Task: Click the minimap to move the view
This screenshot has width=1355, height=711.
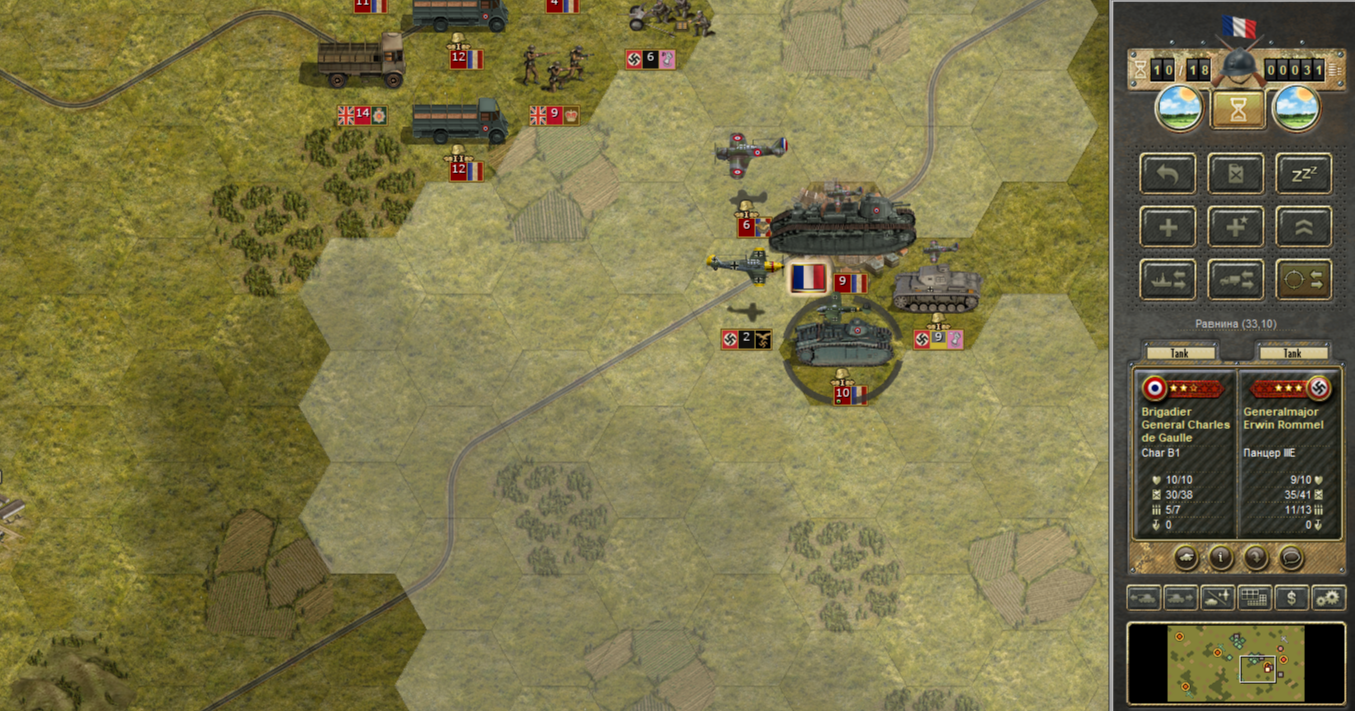Action: 1235,662
